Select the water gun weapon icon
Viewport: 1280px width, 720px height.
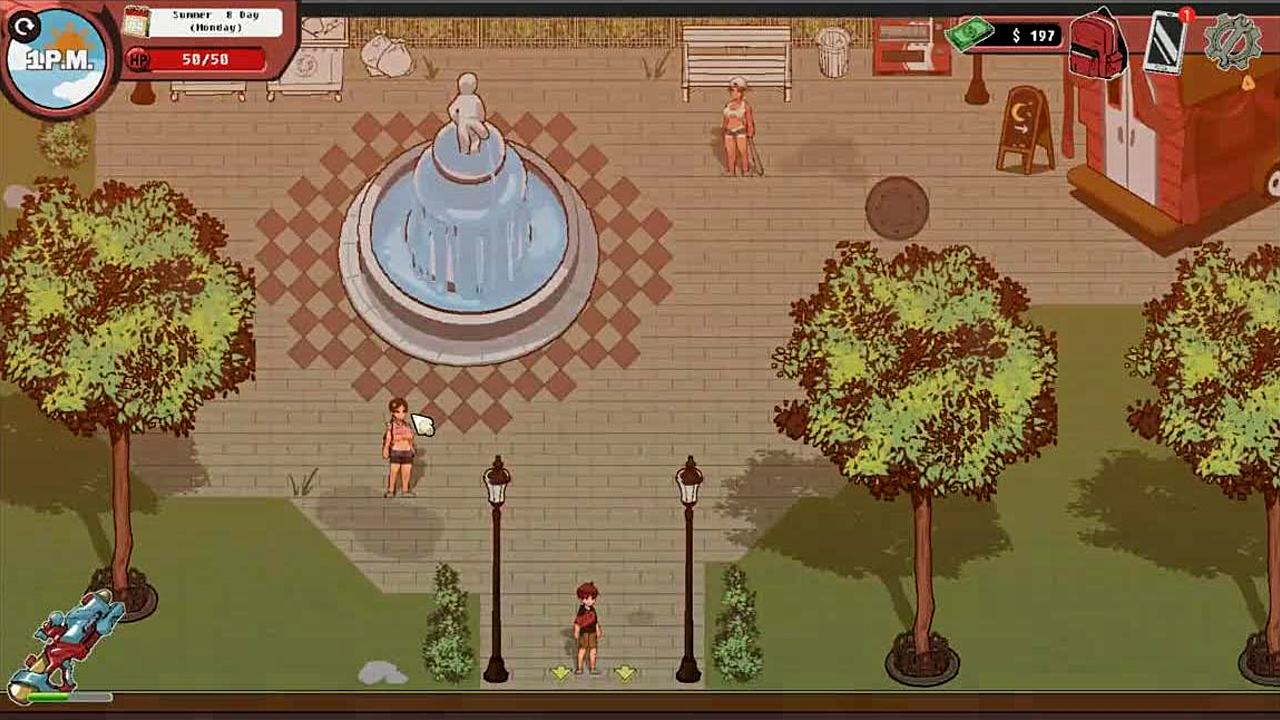[72, 640]
